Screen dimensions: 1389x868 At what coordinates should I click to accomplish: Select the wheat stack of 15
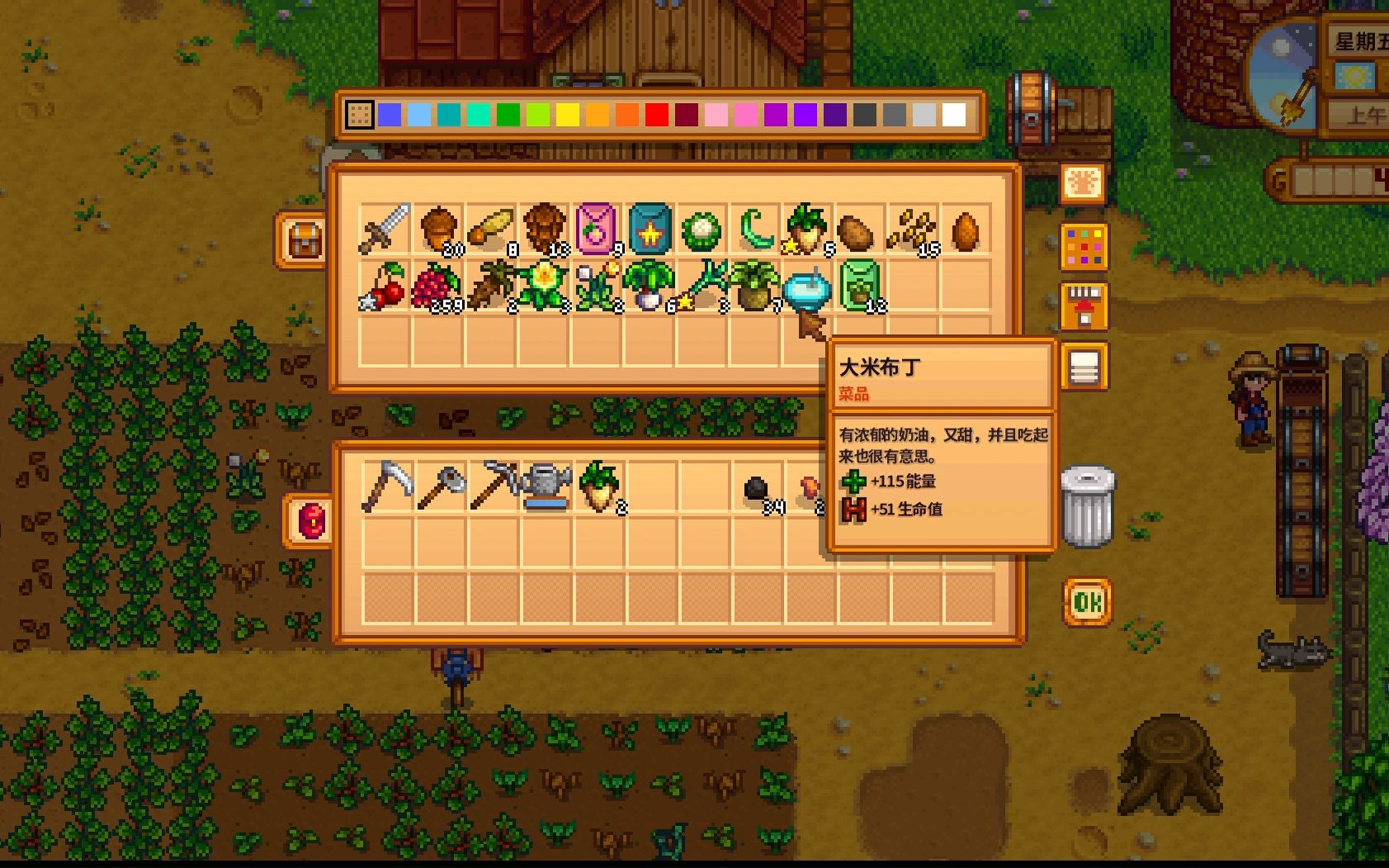tap(912, 229)
